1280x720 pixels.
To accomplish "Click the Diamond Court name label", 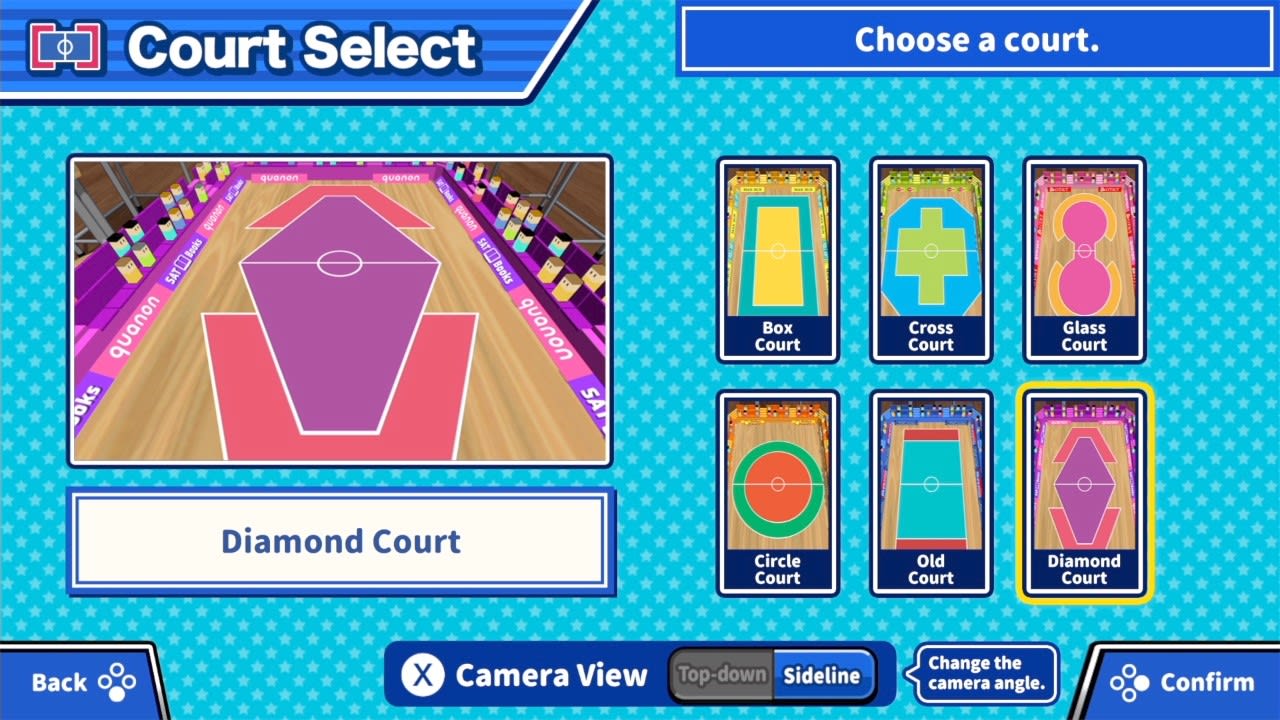I will (340, 541).
